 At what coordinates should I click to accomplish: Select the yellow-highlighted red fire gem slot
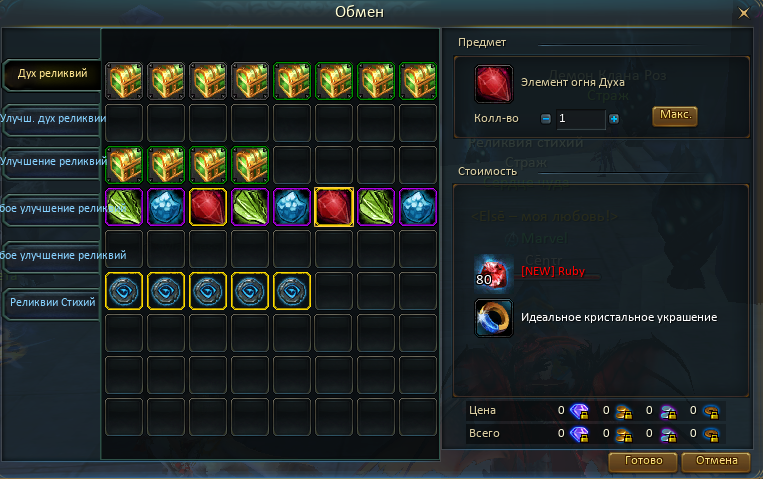pyautogui.click(x=334, y=206)
